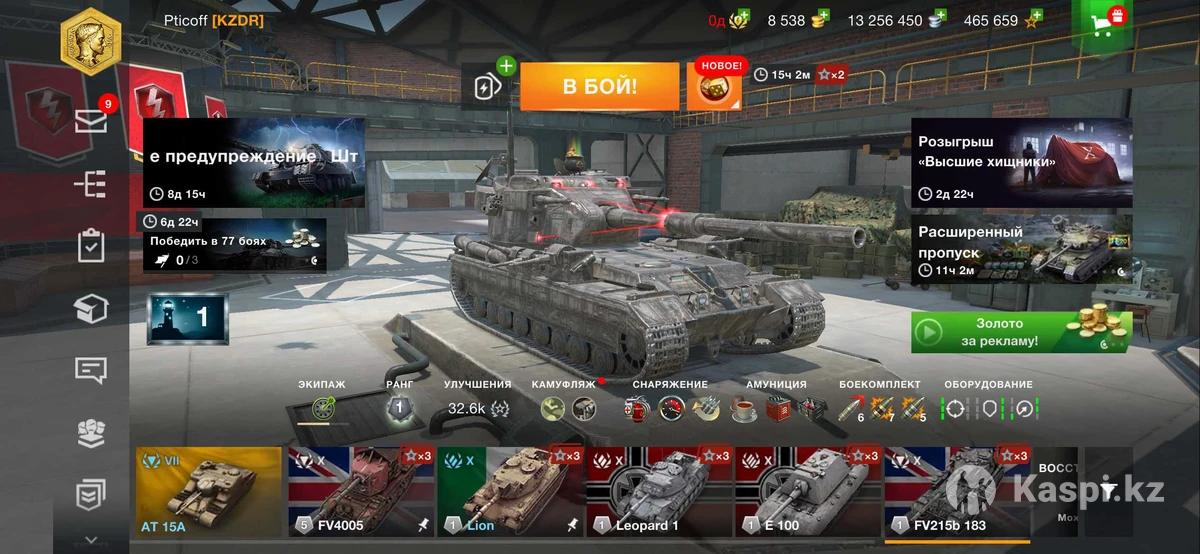This screenshot has width=1200, height=554.
Task: Select the AT 15A tank card
Action: tap(208, 494)
